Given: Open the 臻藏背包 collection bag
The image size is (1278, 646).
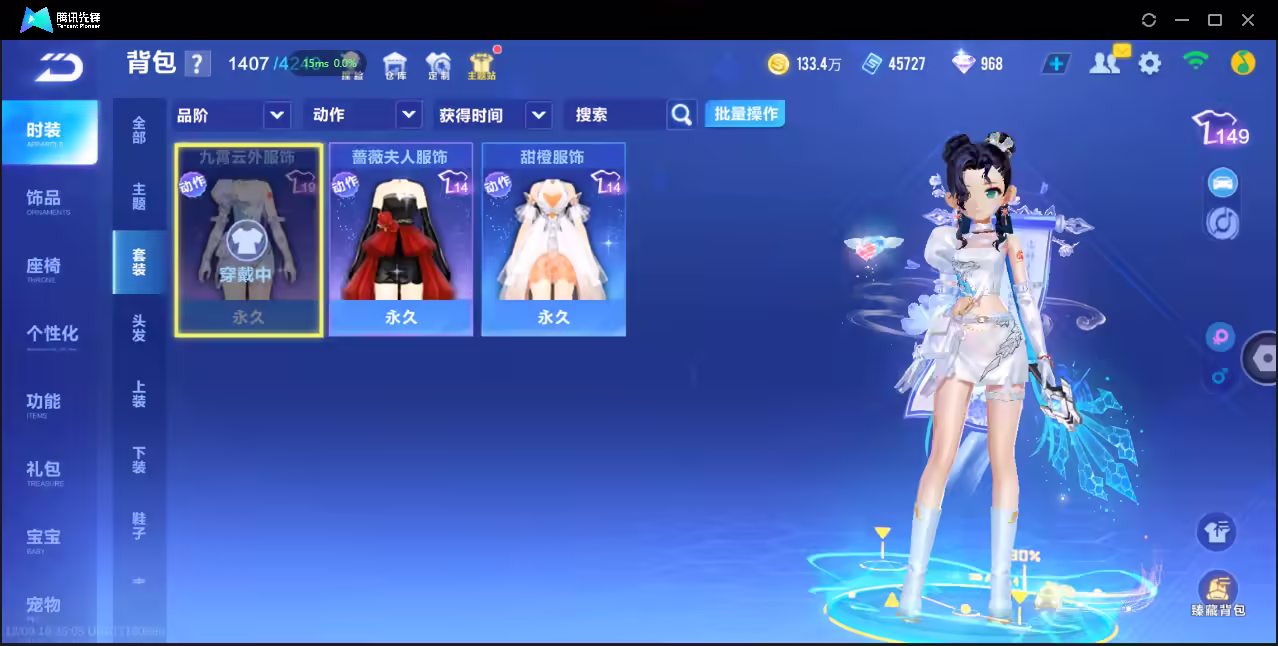Looking at the screenshot, I should coord(1217,592).
